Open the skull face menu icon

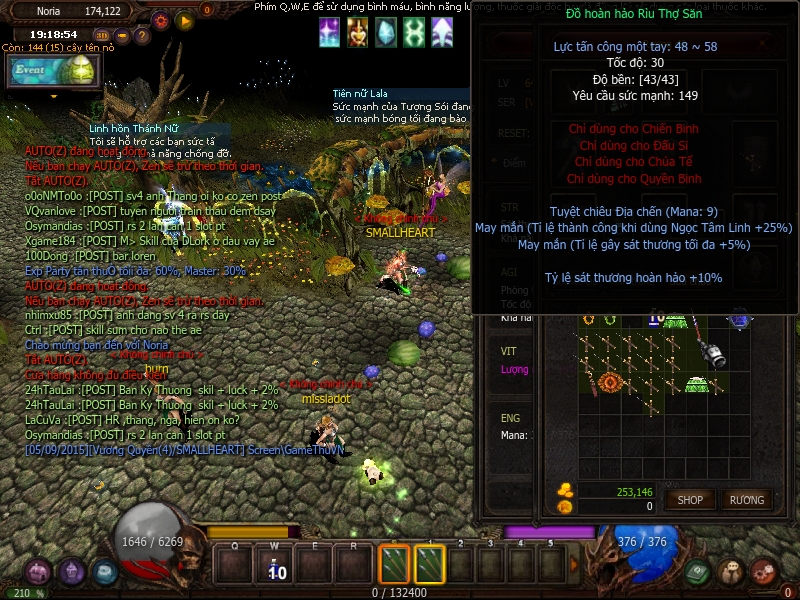click(731, 573)
